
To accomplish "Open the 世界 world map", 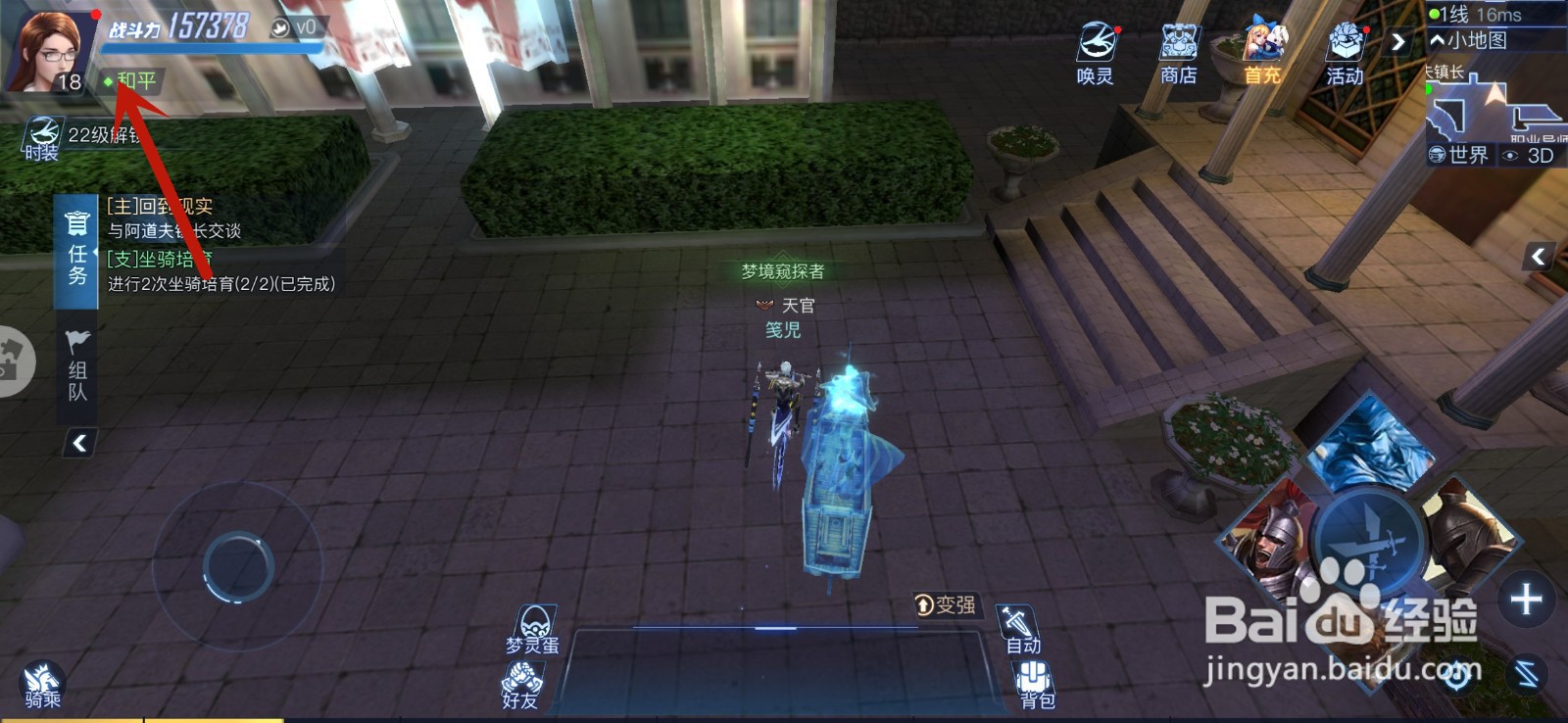I will click(x=1455, y=154).
